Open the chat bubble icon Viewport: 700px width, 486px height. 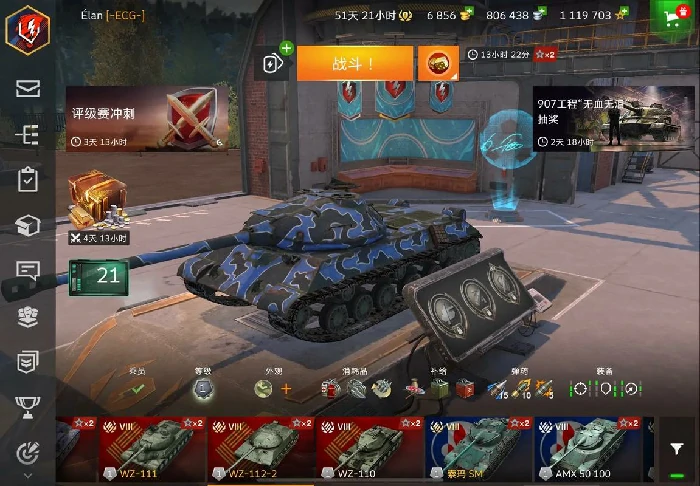28,271
